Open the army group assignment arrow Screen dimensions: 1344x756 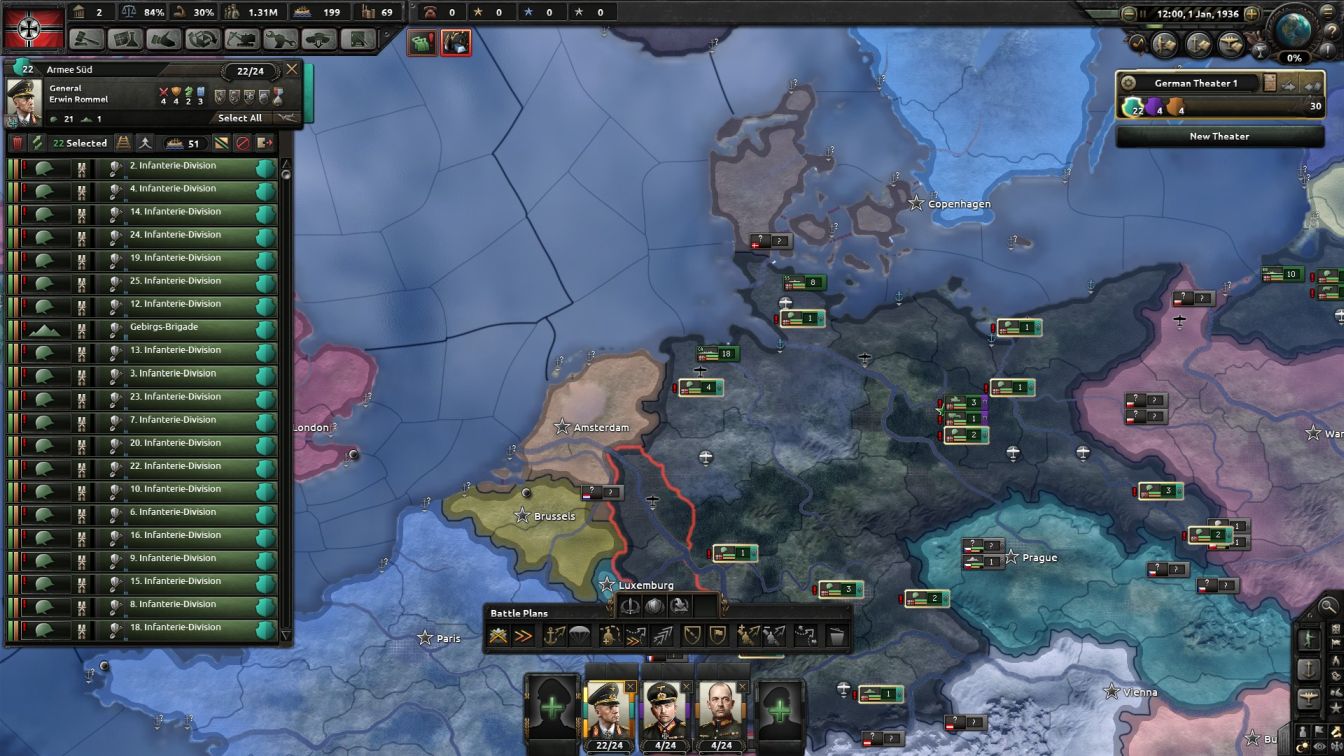[1289, 86]
